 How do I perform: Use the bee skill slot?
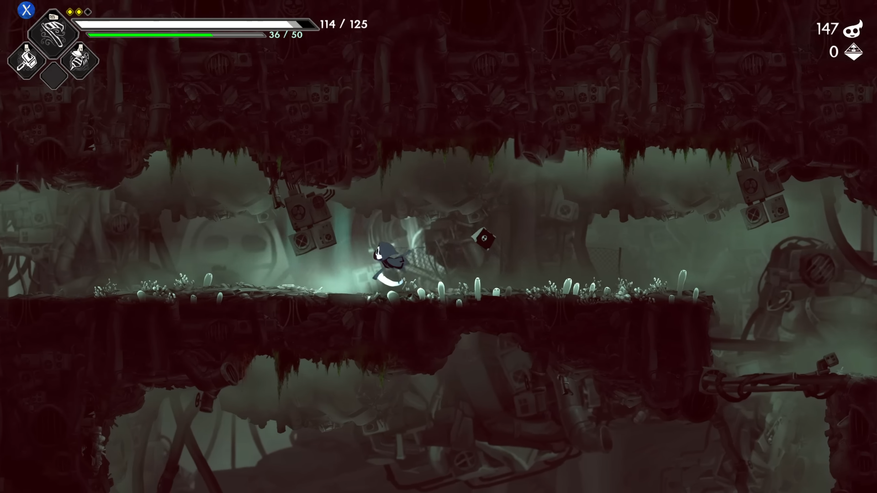click(x=78, y=60)
